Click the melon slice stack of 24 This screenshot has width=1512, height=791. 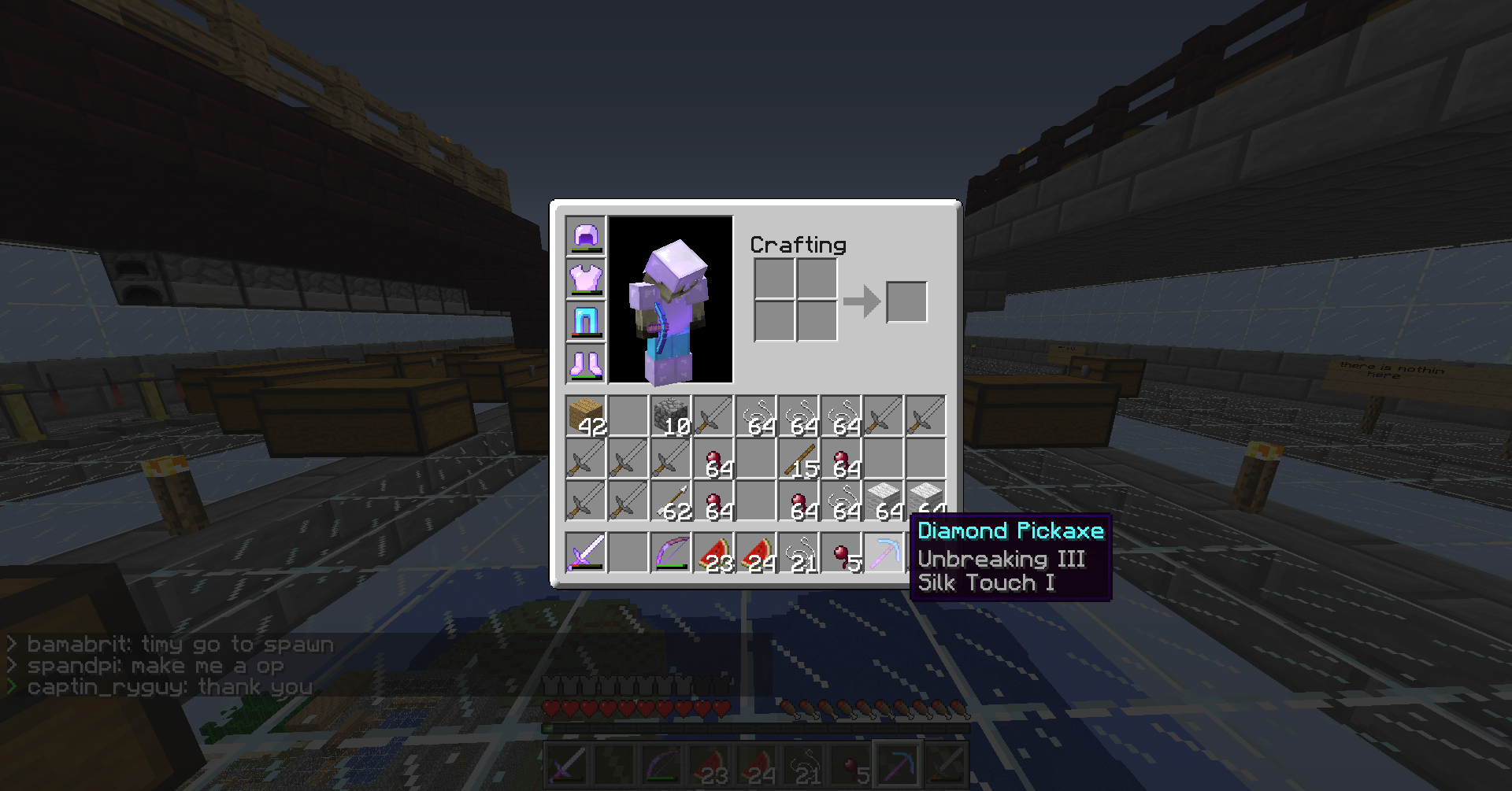[x=756, y=551]
